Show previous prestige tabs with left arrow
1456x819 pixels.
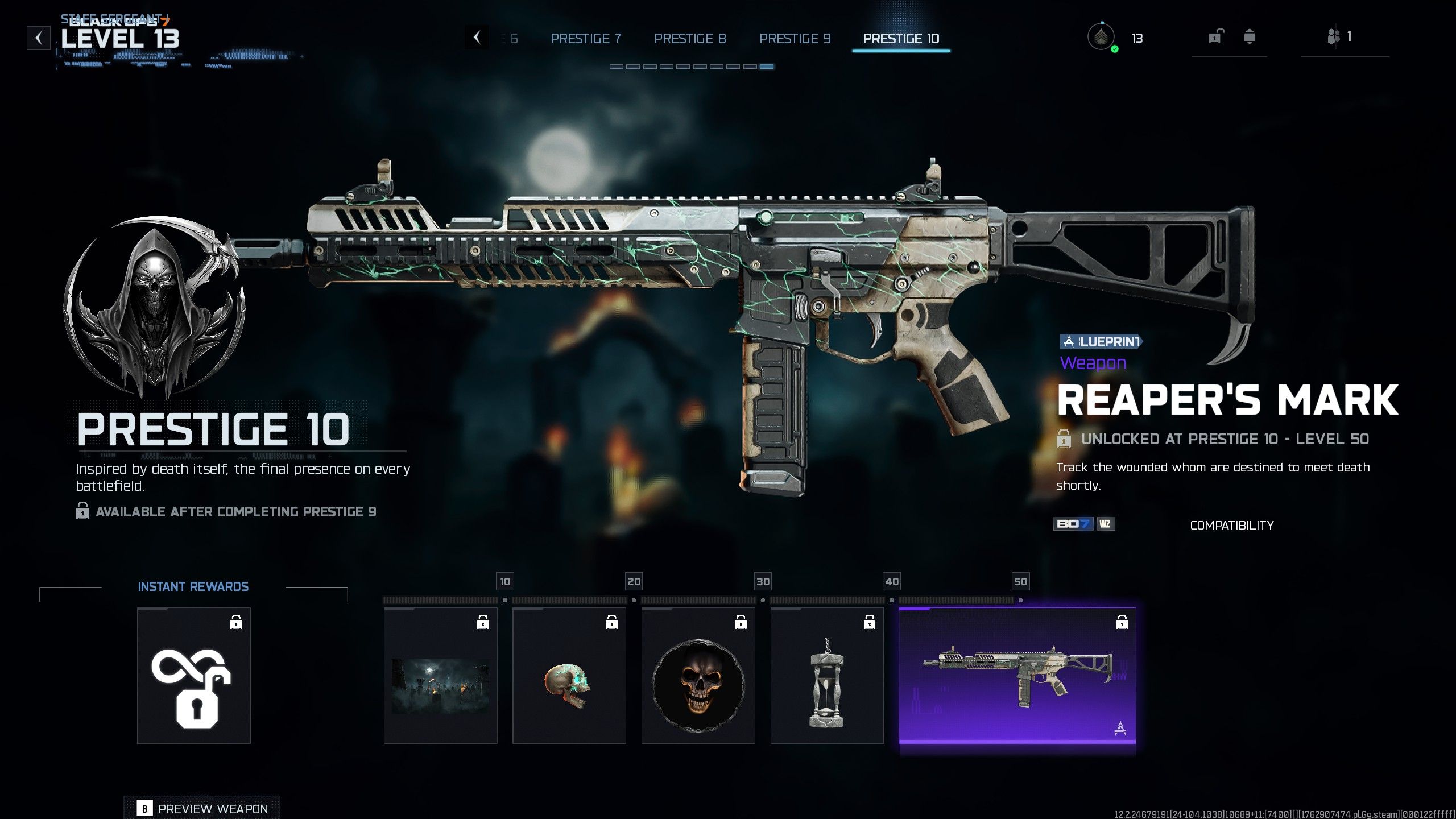coord(477,38)
